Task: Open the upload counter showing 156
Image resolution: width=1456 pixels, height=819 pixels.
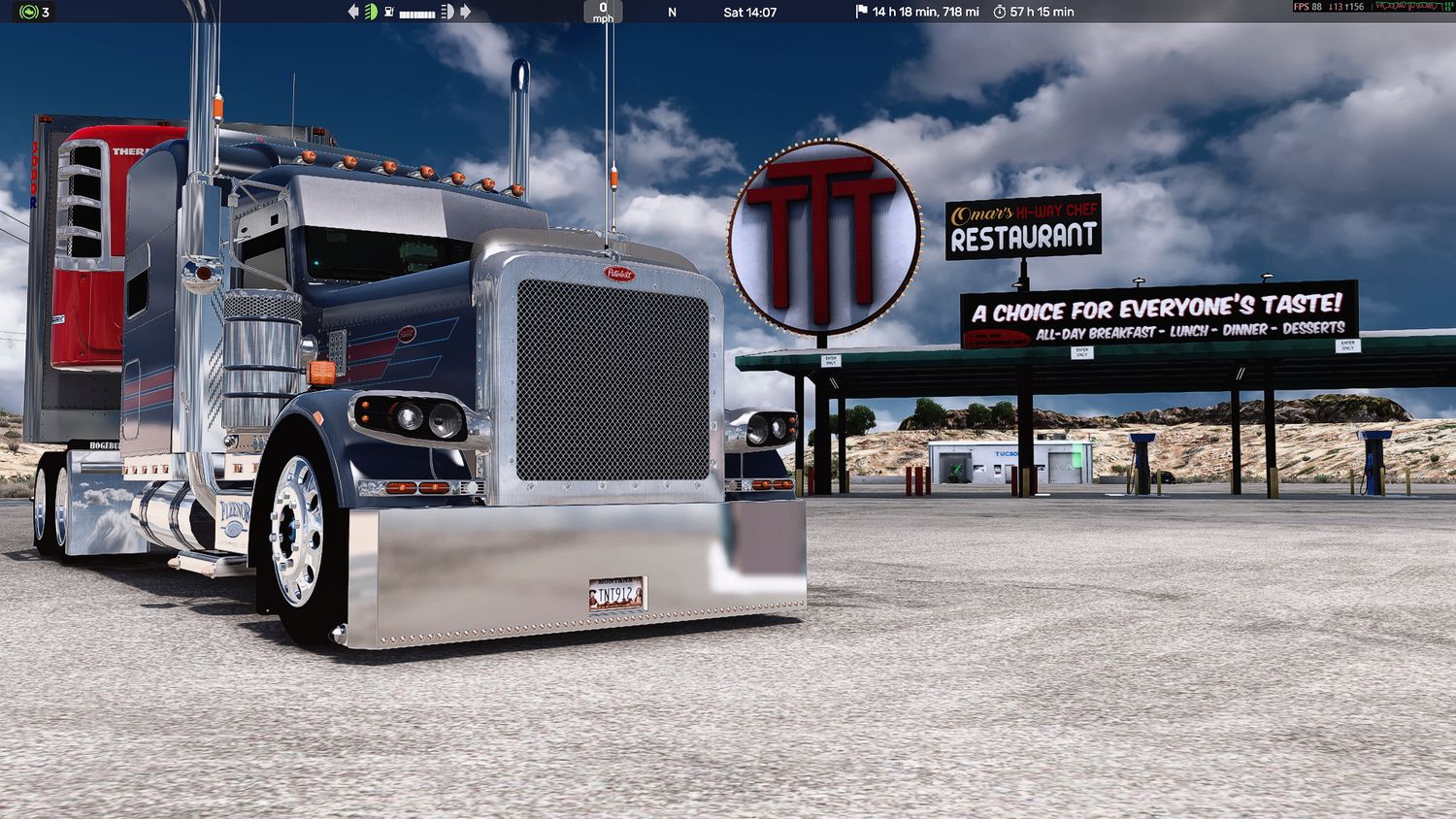Action: tap(1356, 7)
